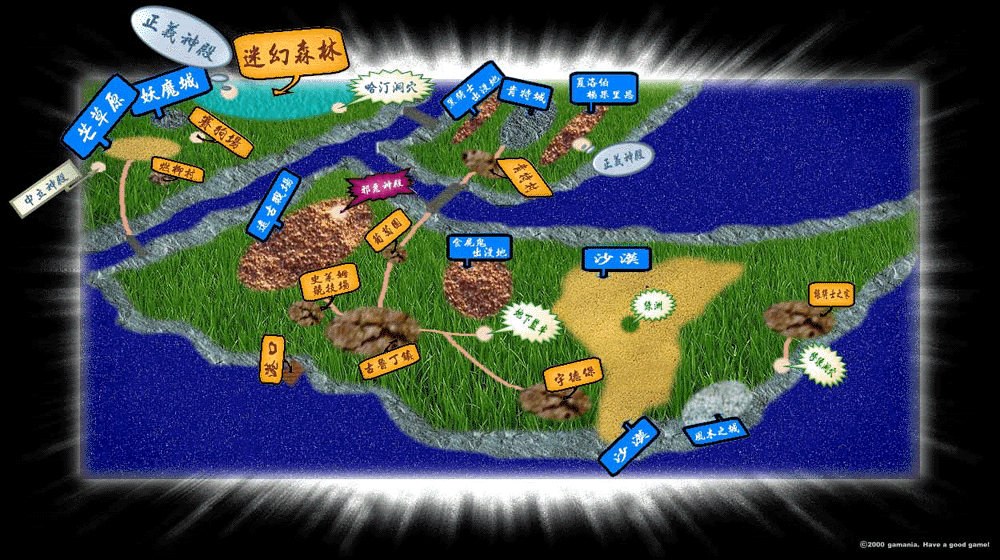Open the 港口 harbor label
The width and height of the screenshot is (1000, 560).
pos(273,358)
